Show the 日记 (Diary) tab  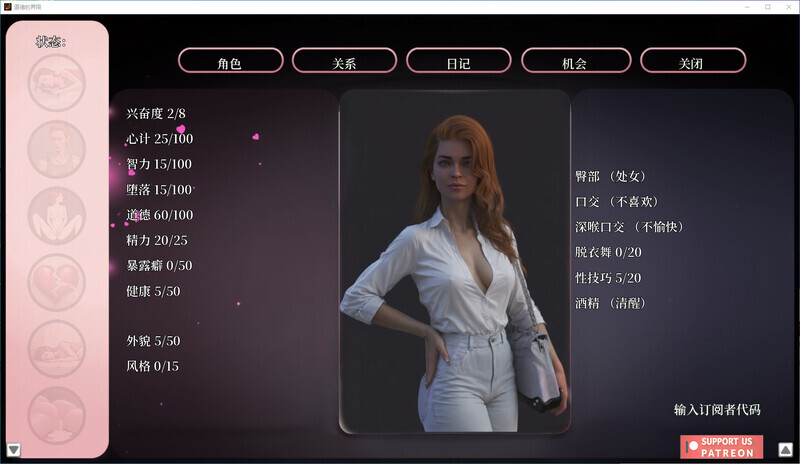[x=458, y=61]
